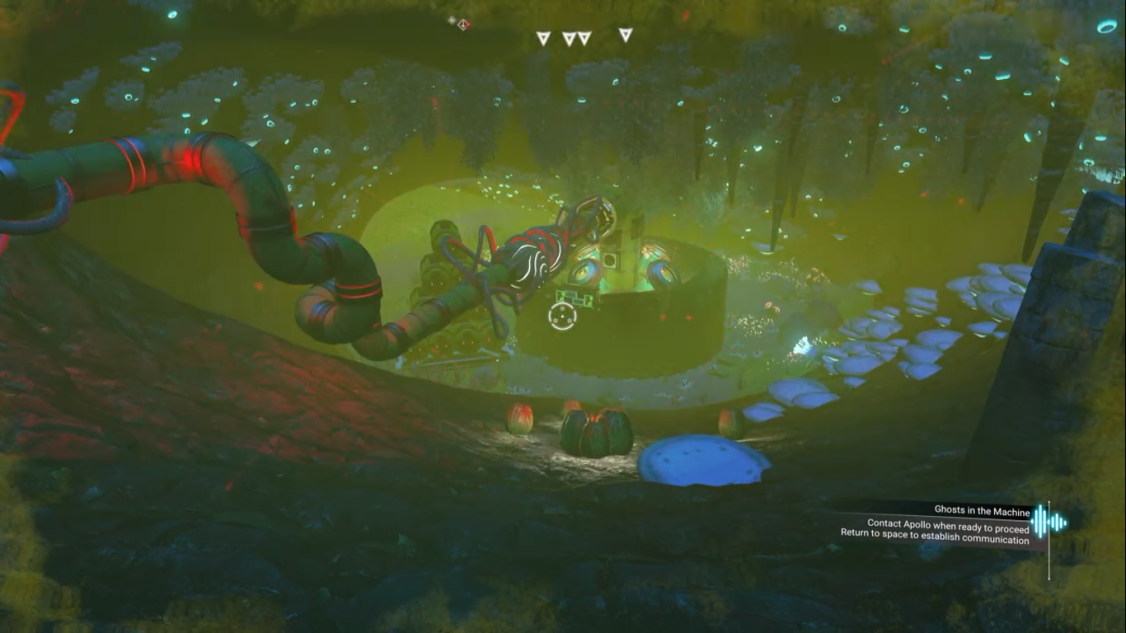Click the cyan waveform mission icon
Viewport: 1126px width, 633px height.
[x=1049, y=521]
